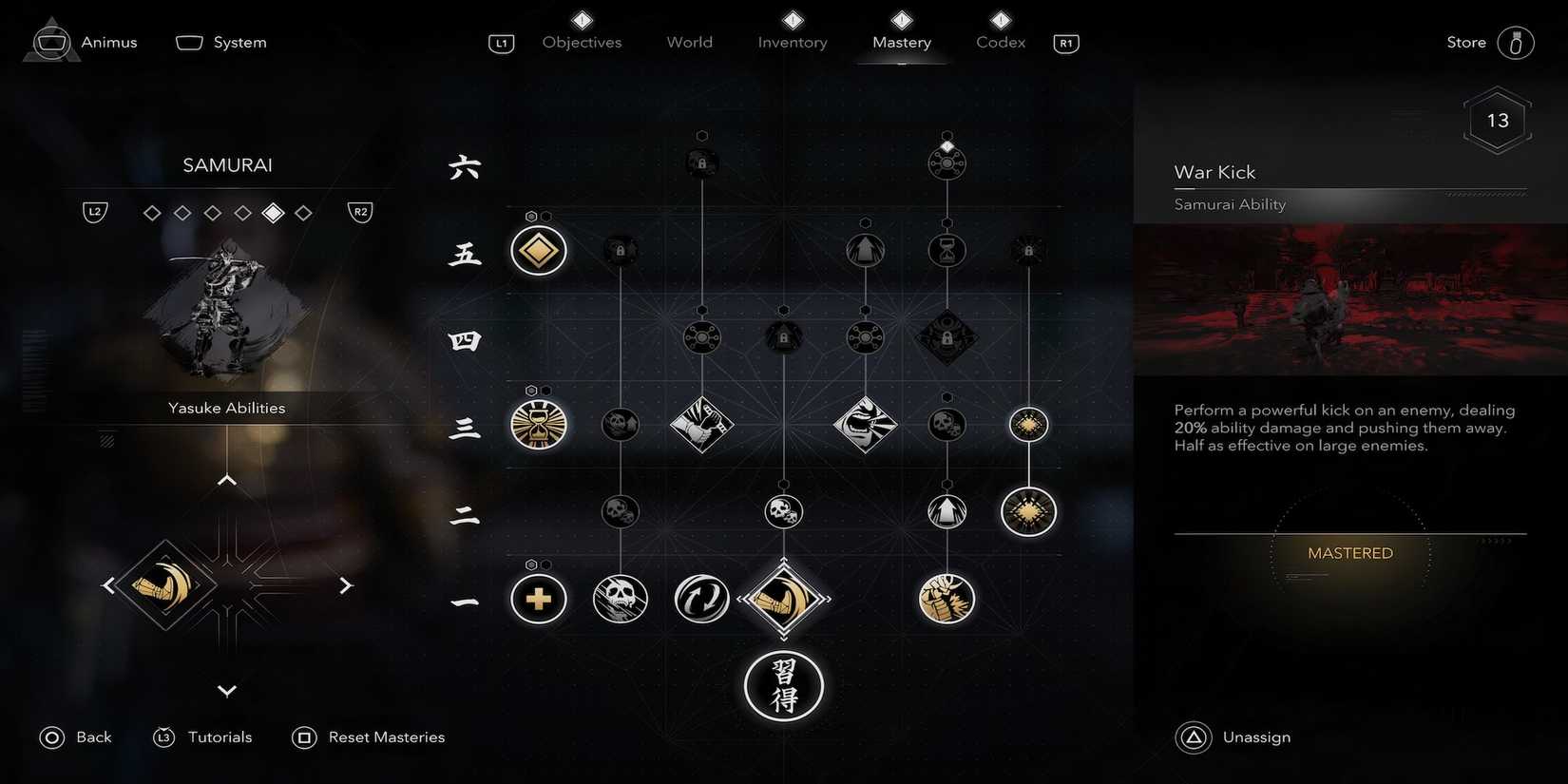The height and width of the screenshot is (784, 1568).
Task: Click the golden hourglass skill node
Action: [538, 425]
